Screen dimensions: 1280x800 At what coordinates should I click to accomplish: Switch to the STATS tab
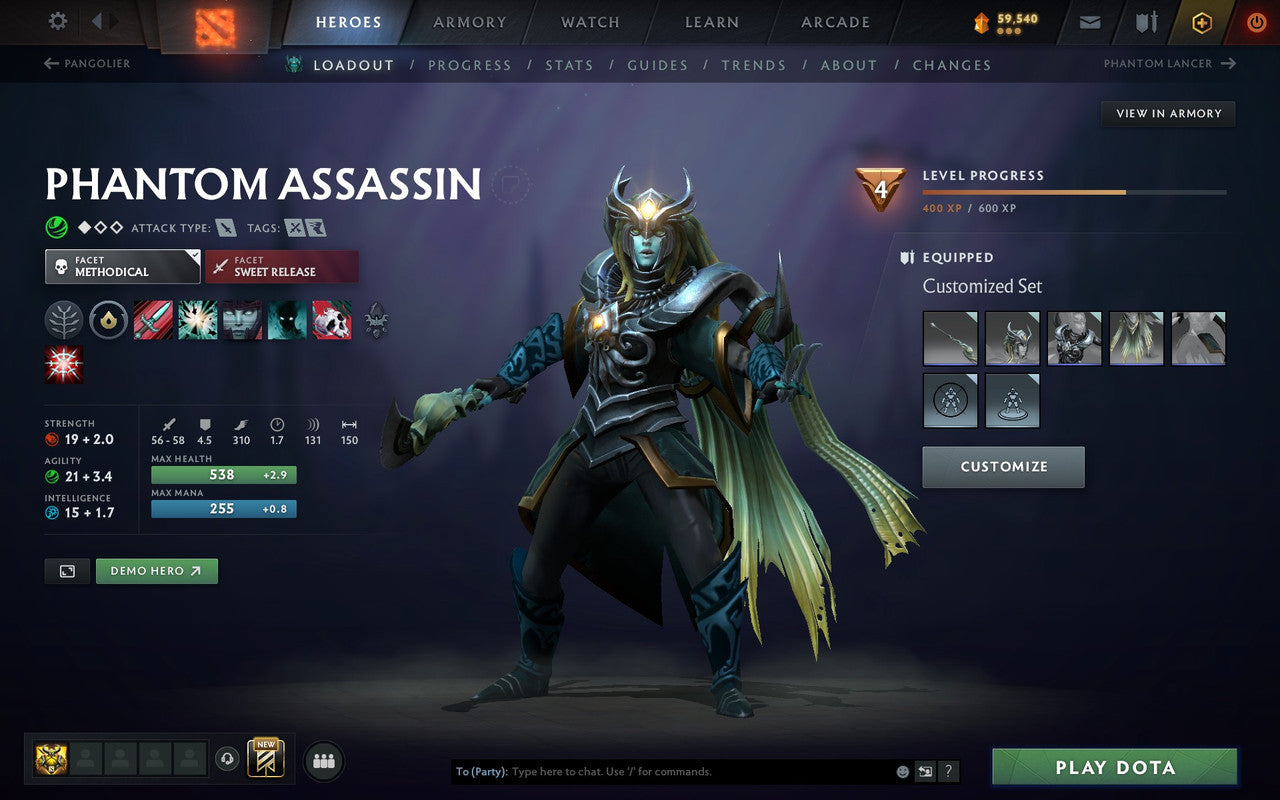pos(569,65)
